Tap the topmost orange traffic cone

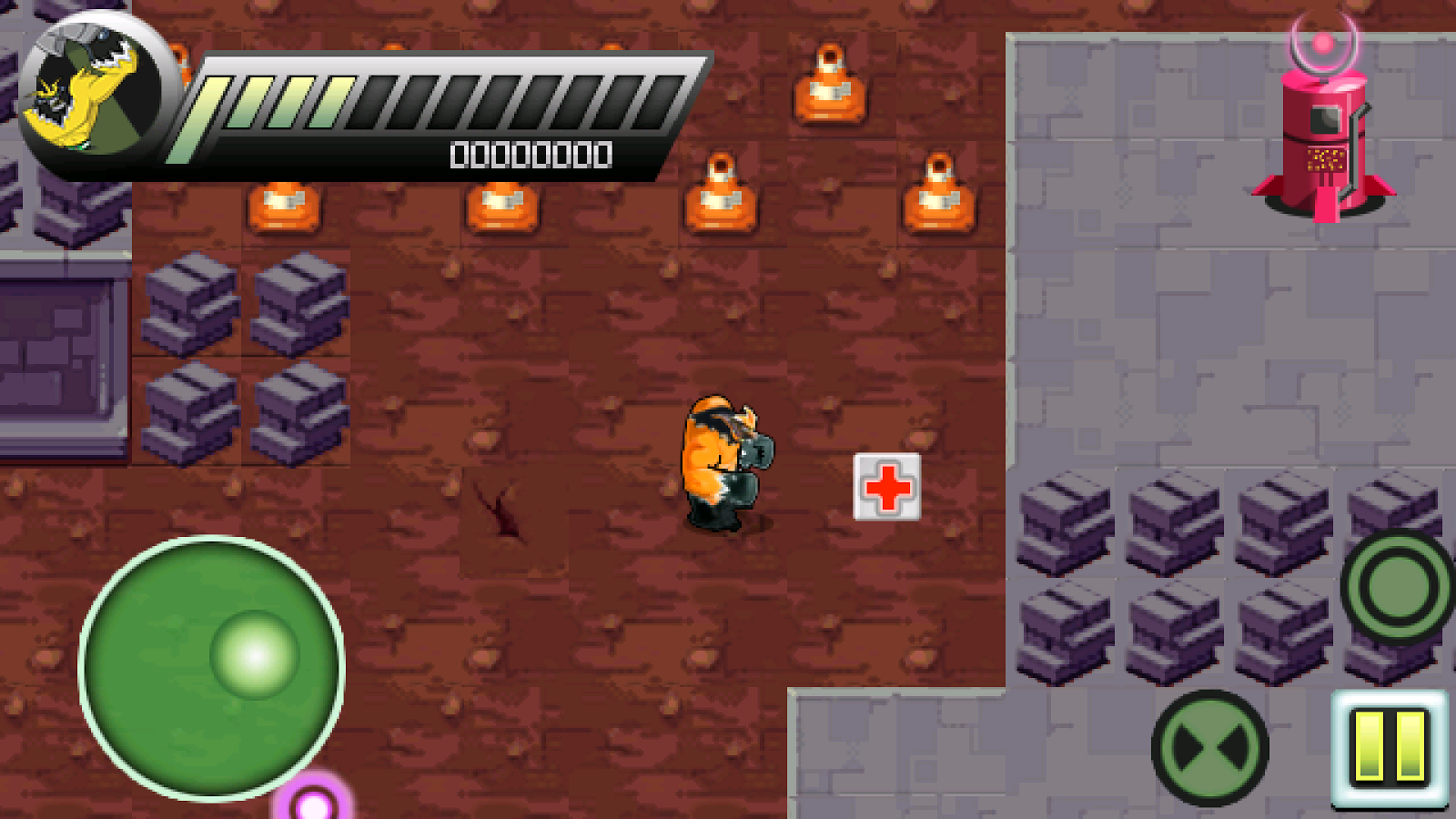click(830, 82)
